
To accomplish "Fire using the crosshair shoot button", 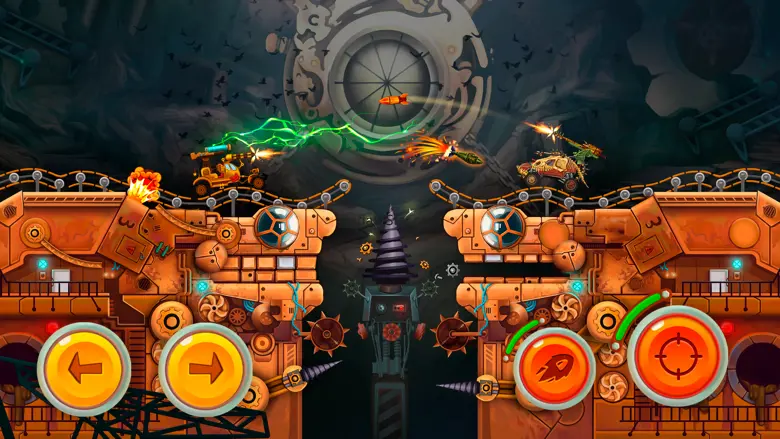I will pos(677,356).
